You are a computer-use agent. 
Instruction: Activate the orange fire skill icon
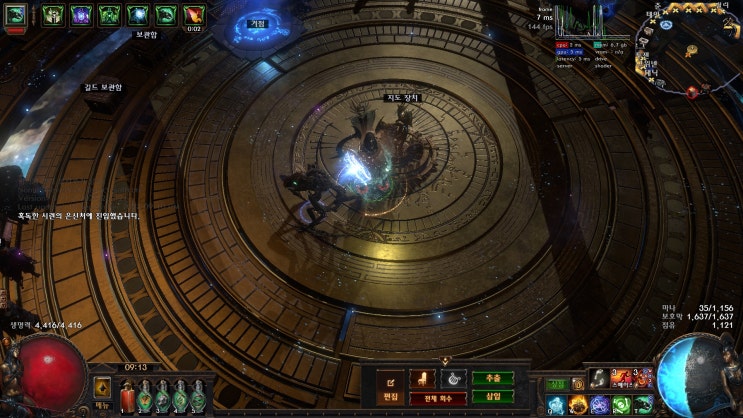[578, 403]
